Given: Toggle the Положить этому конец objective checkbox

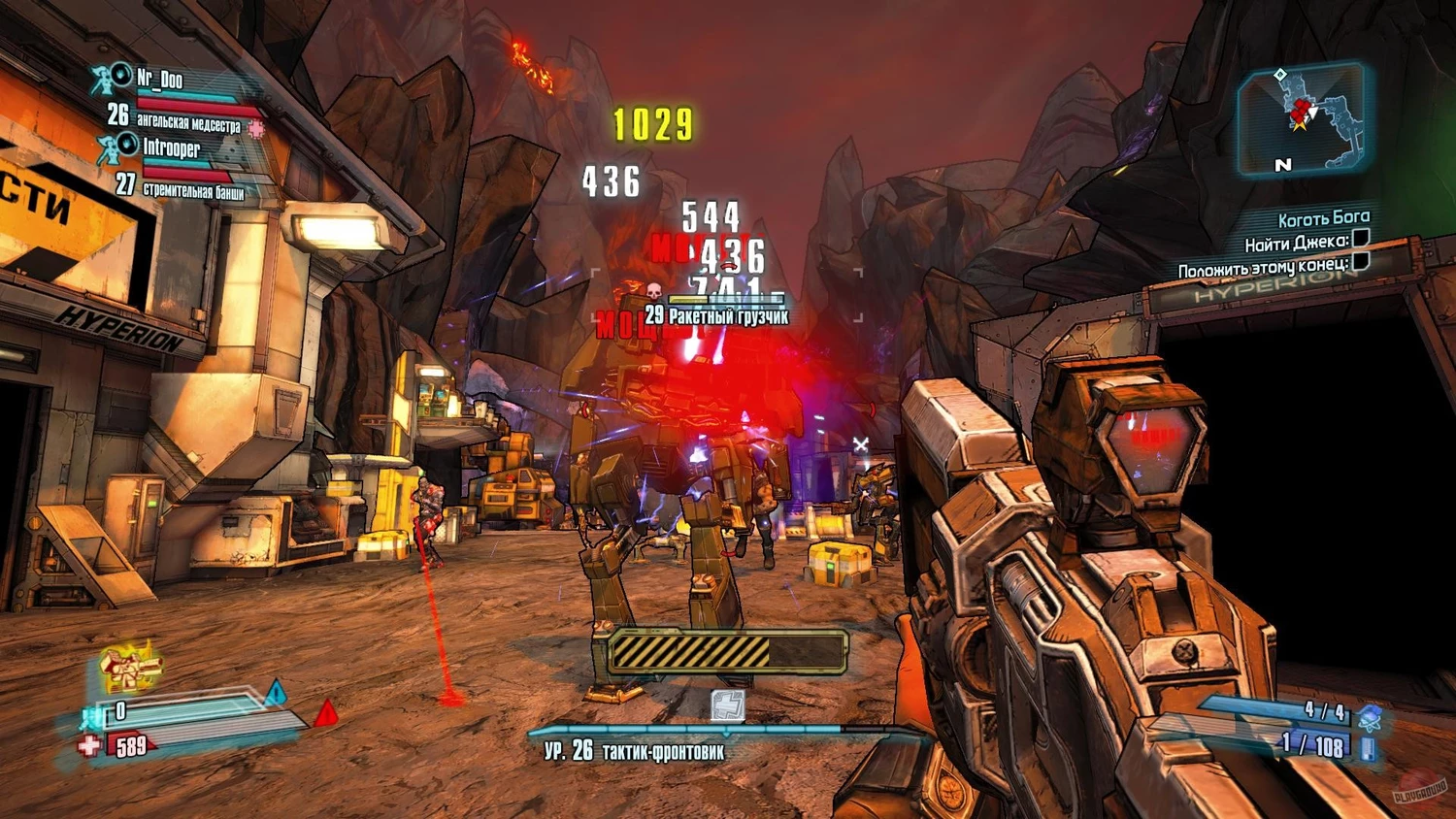Looking at the screenshot, I should tap(1360, 261).
